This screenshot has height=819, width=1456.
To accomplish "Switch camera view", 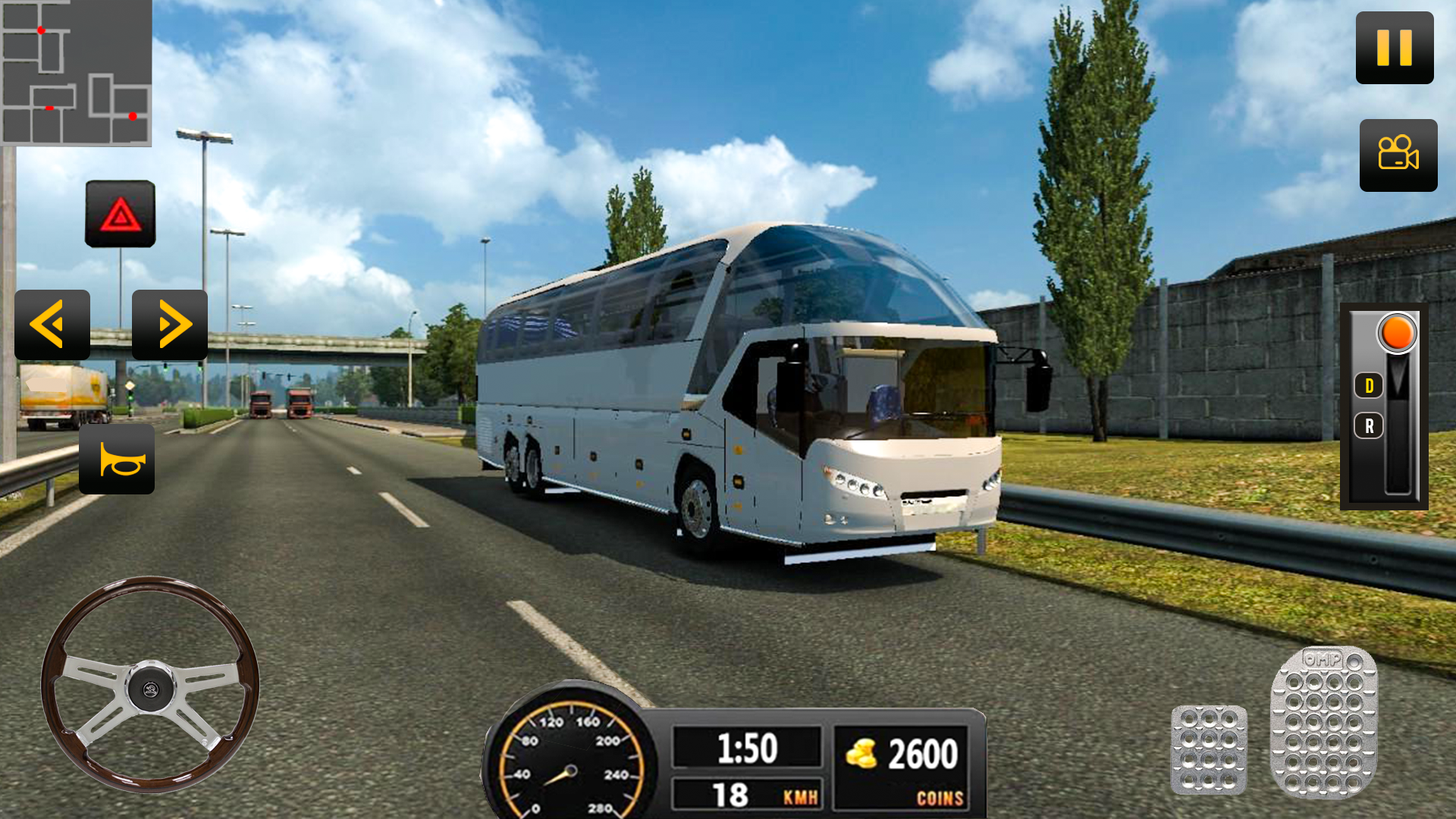I will point(1398,155).
